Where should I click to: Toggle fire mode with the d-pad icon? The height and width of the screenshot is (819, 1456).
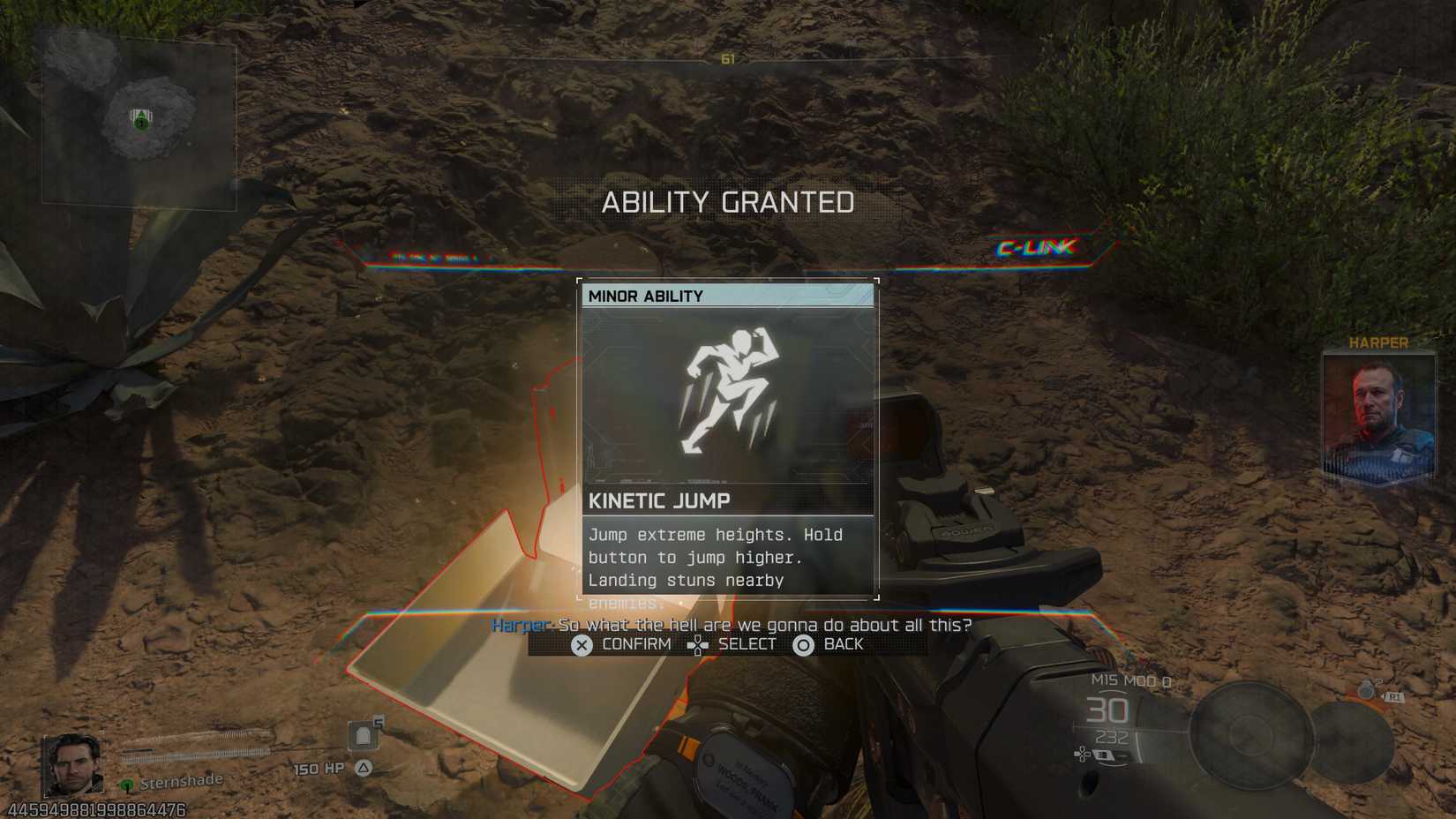pyautogui.click(x=1083, y=754)
